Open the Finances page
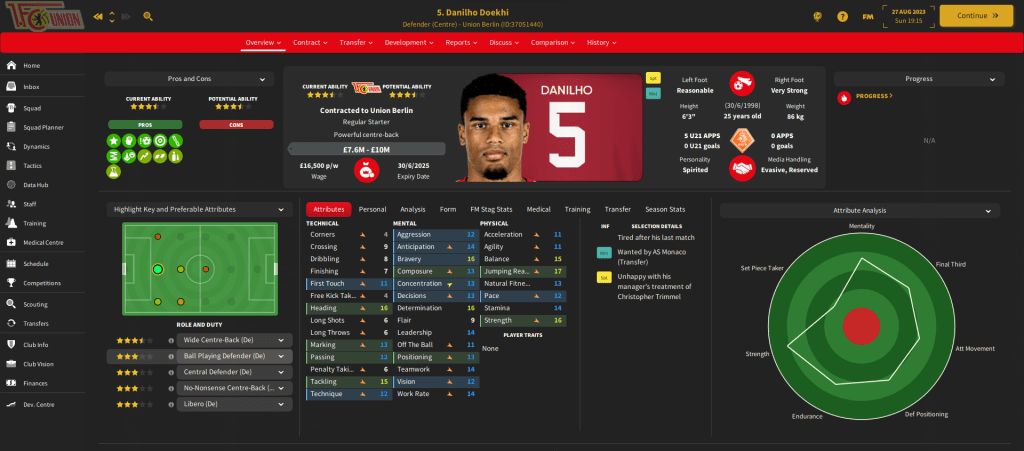 [x=36, y=383]
